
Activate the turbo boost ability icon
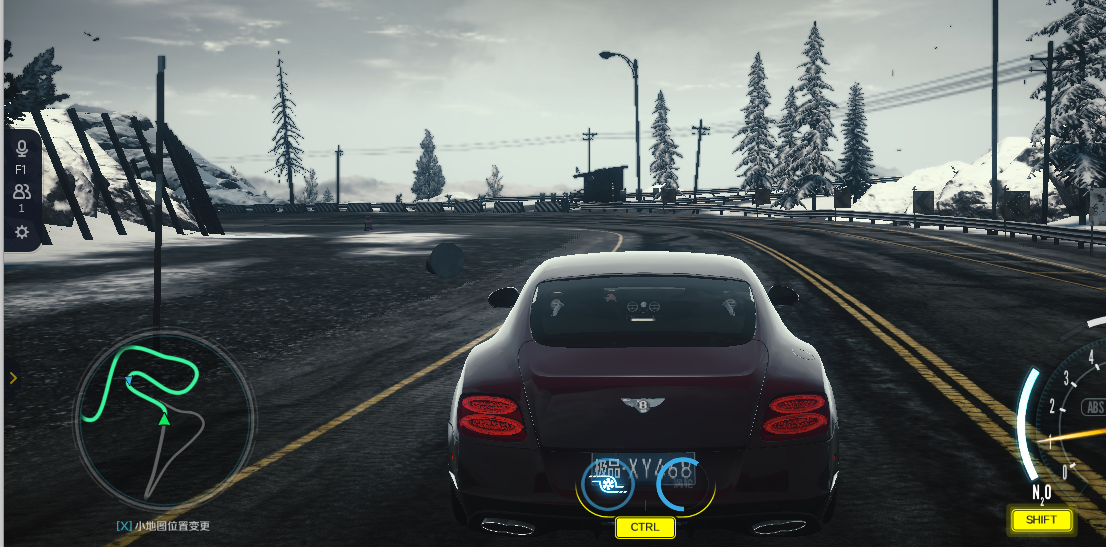tap(608, 484)
